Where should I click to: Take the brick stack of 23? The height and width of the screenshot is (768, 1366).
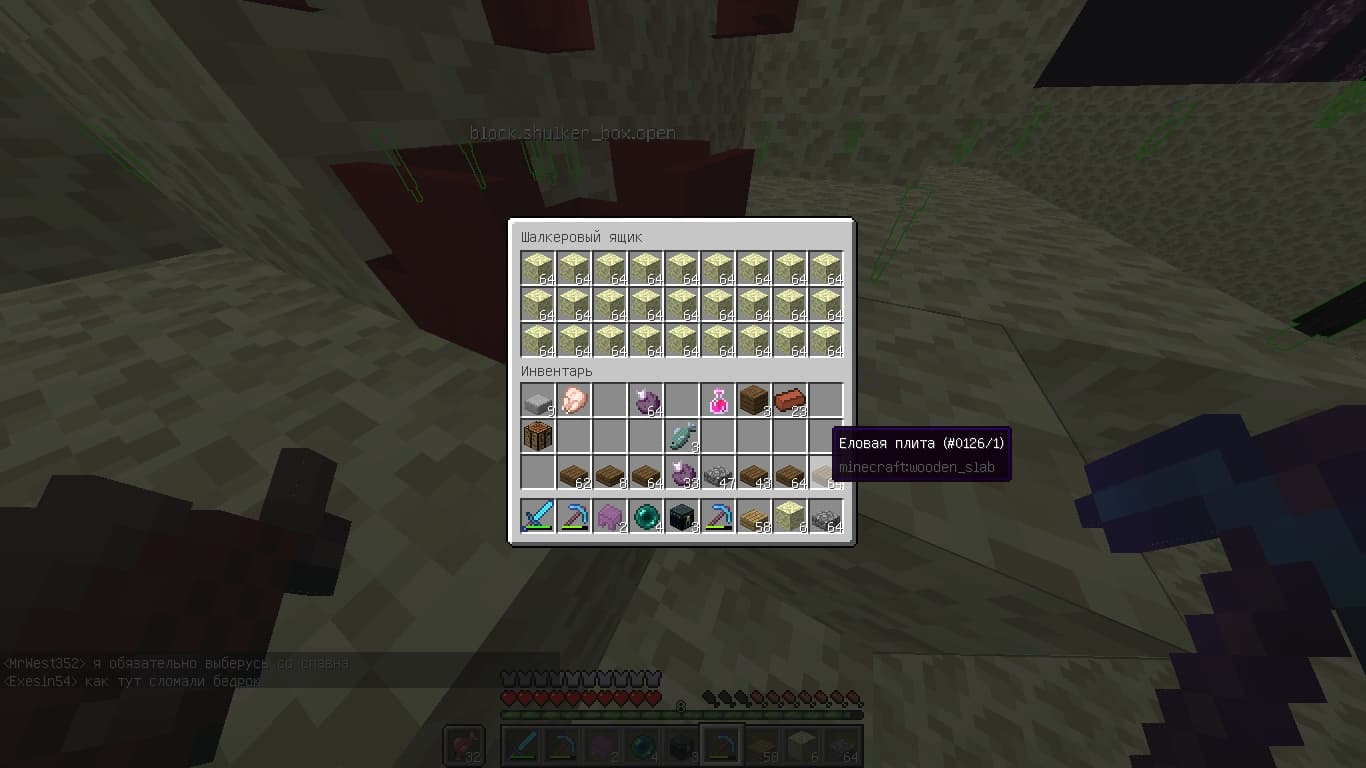[789, 401]
